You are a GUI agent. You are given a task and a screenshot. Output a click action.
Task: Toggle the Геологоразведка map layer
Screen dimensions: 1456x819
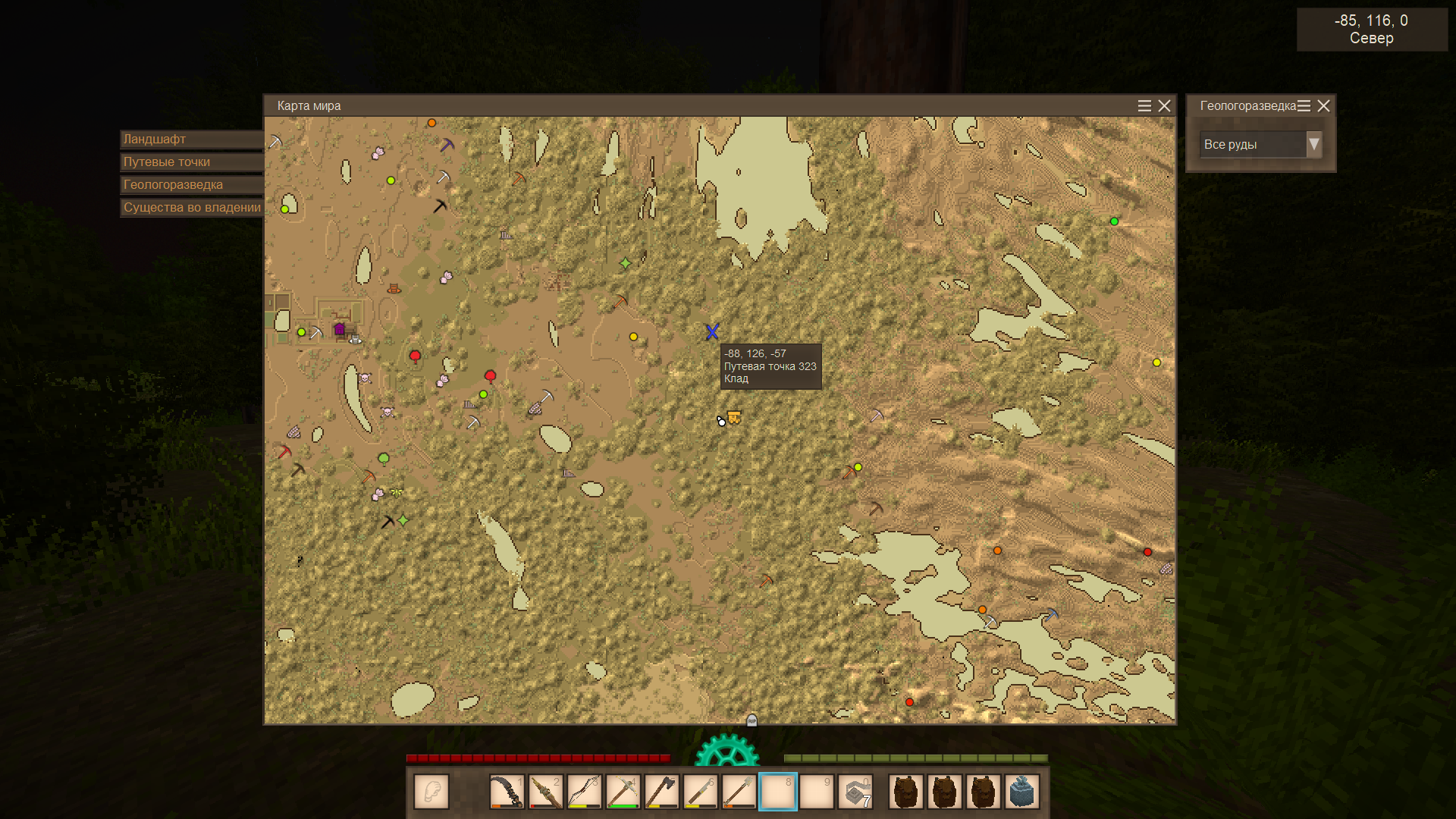pos(192,185)
